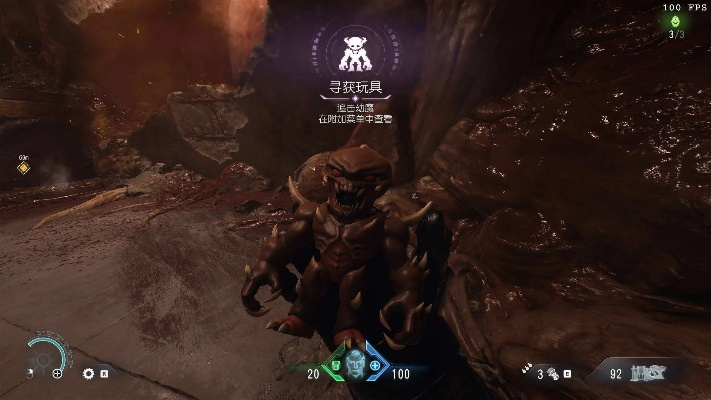This screenshot has height=400, width=711.
Task: Click the gear-shaped equipment icon
Action: [x=88, y=373]
